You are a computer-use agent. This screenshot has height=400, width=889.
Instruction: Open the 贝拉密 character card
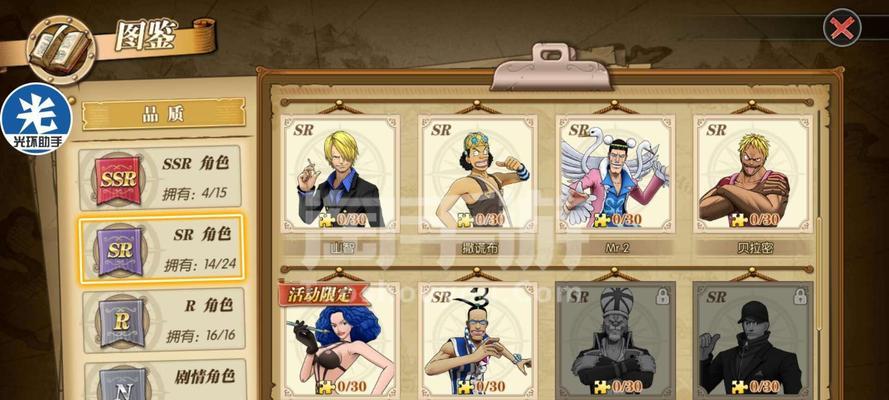752,173
